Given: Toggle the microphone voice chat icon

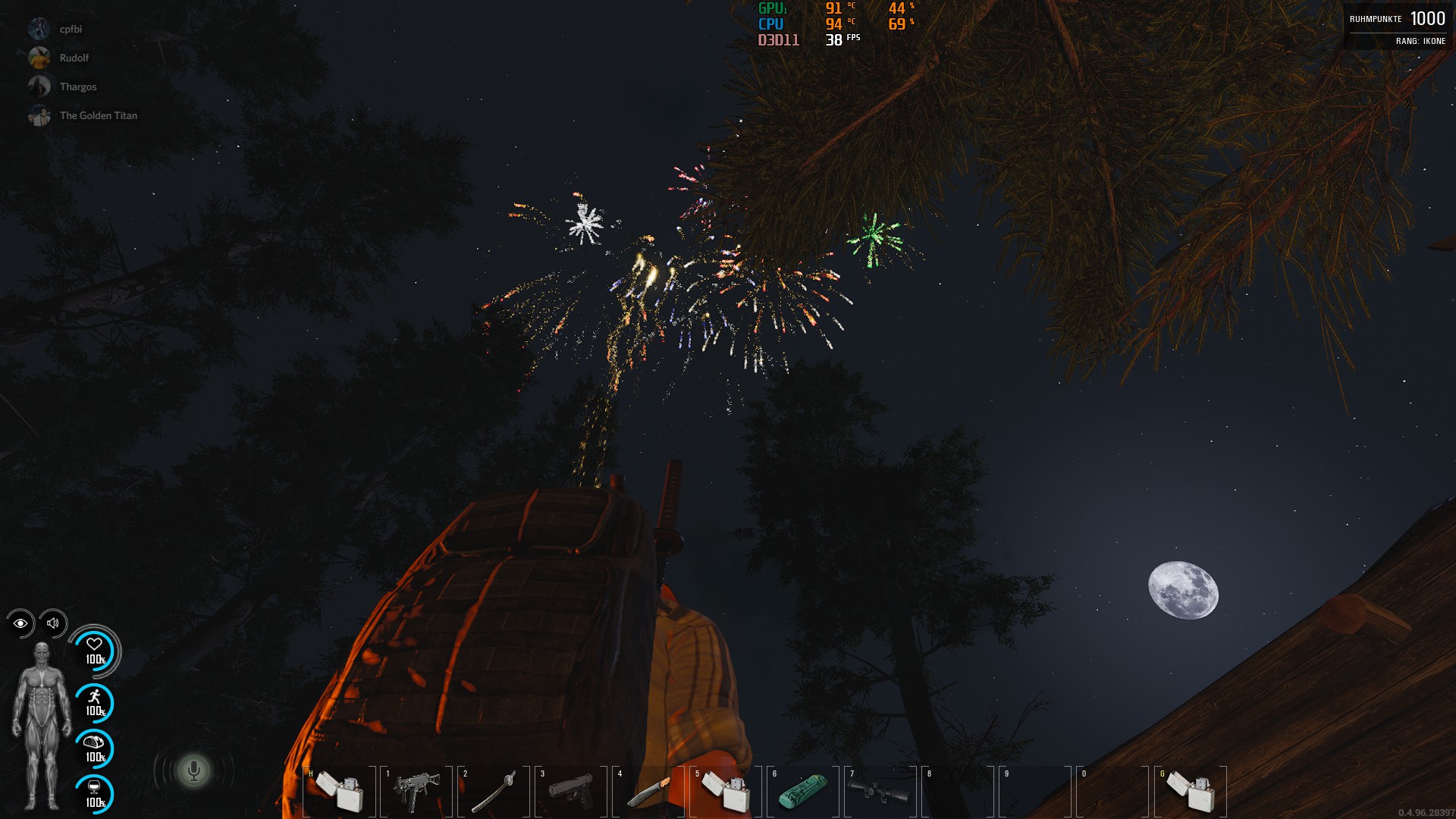Looking at the screenshot, I should [193, 771].
